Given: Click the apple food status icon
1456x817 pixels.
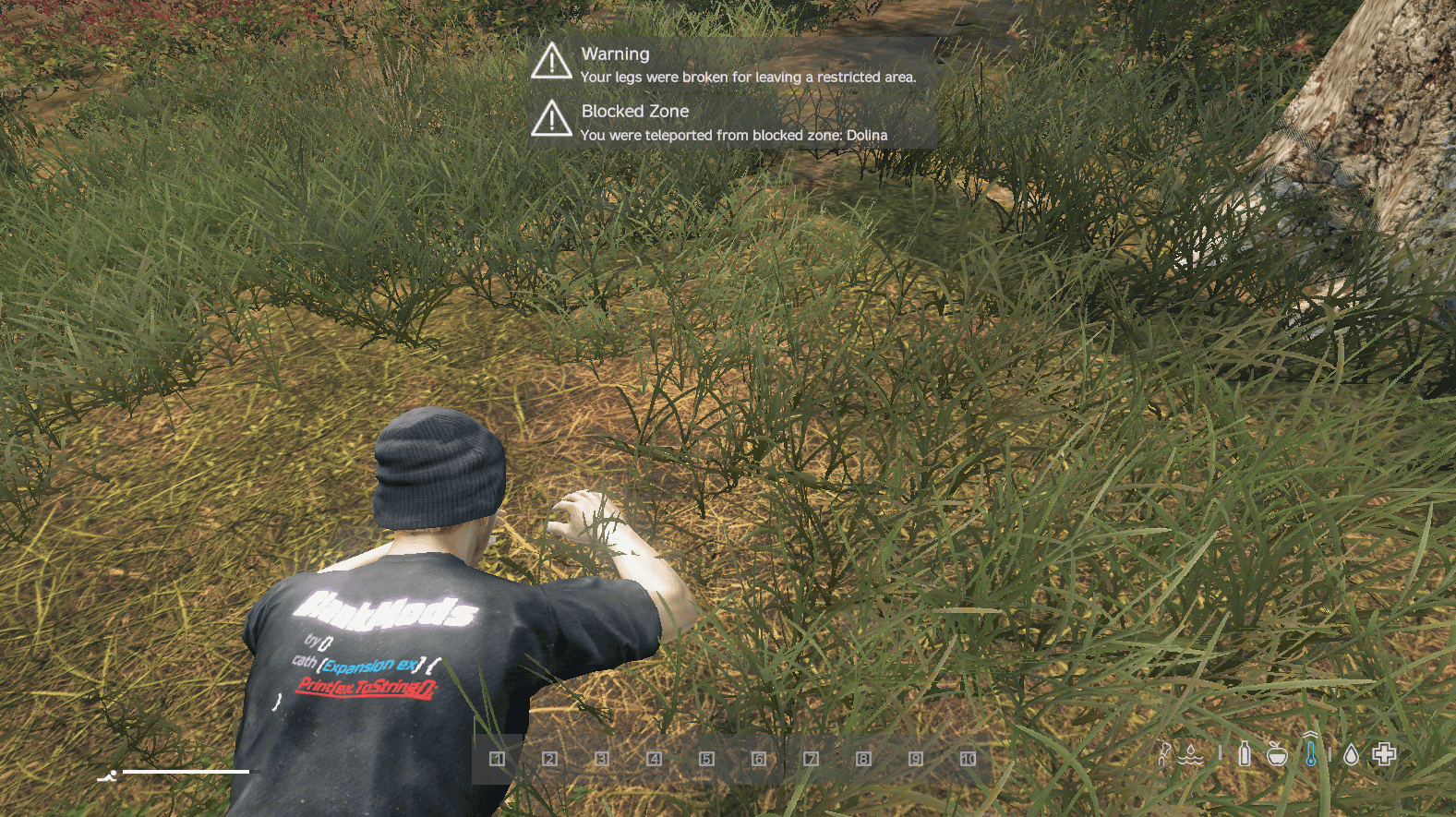Looking at the screenshot, I should point(1277,753).
